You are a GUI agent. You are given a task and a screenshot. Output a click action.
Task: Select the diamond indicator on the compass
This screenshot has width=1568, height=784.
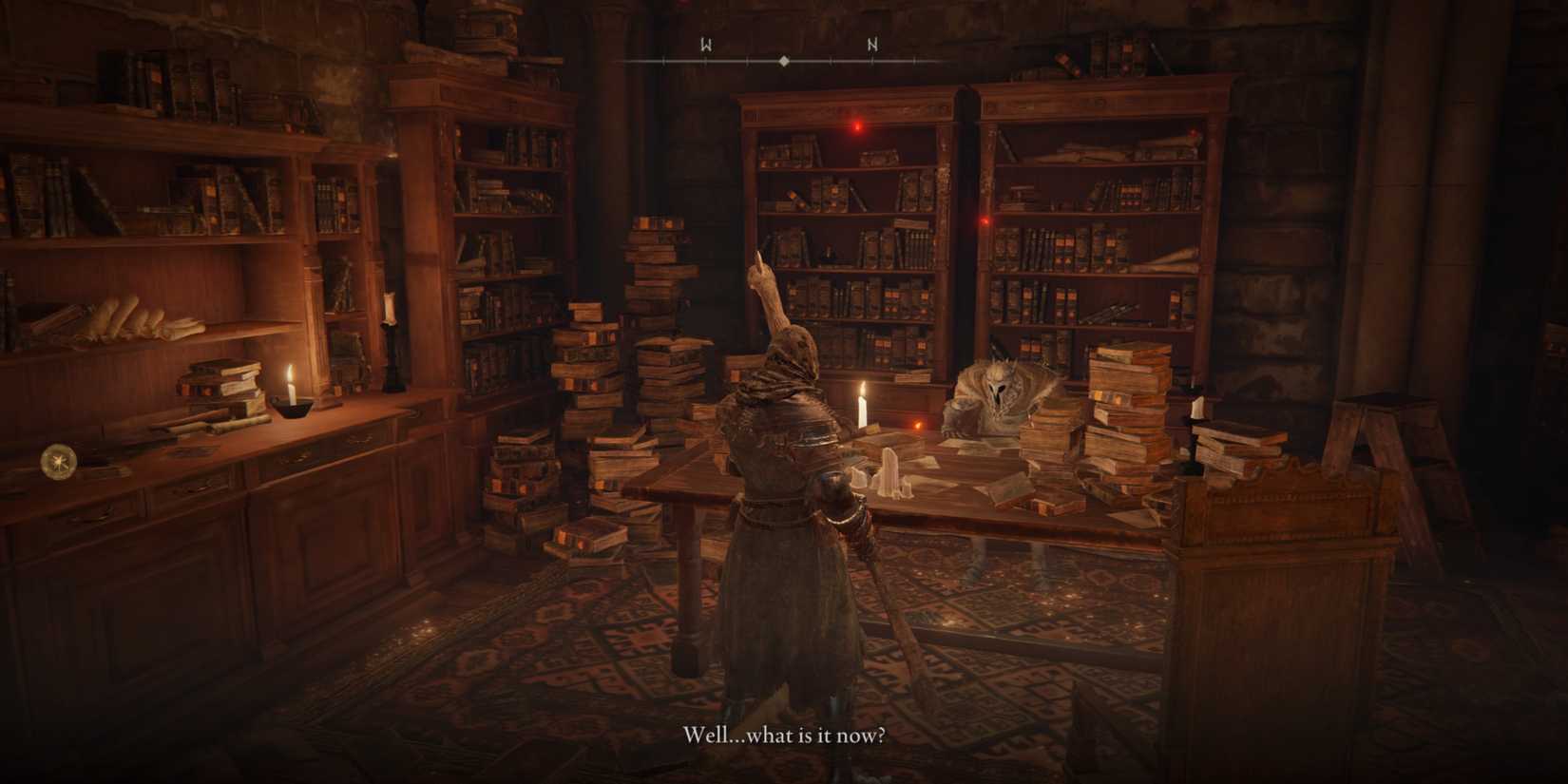coord(784,59)
